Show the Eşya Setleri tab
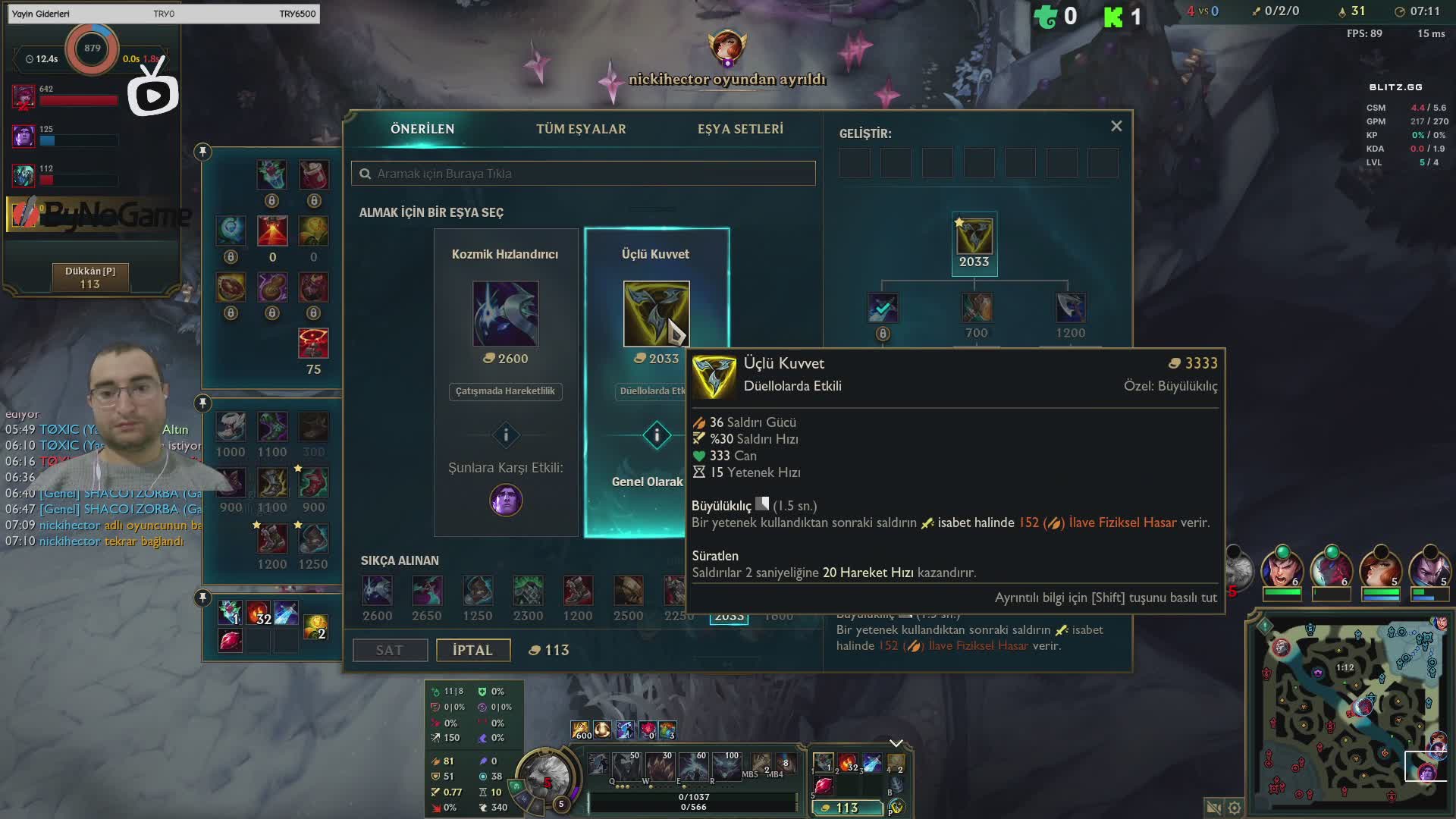The height and width of the screenshot is (819, 1456). click(740, 129)
